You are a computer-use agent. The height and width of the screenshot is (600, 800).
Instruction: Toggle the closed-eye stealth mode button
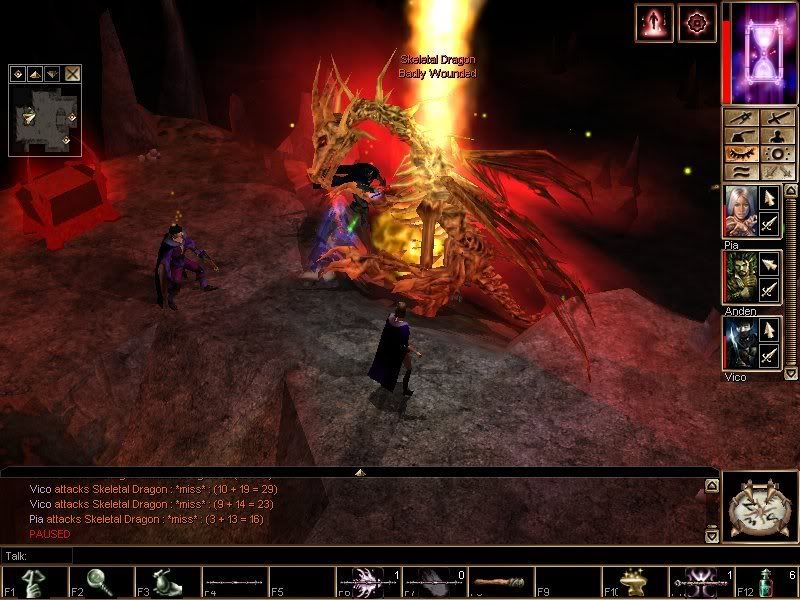[x=741, y=155]
